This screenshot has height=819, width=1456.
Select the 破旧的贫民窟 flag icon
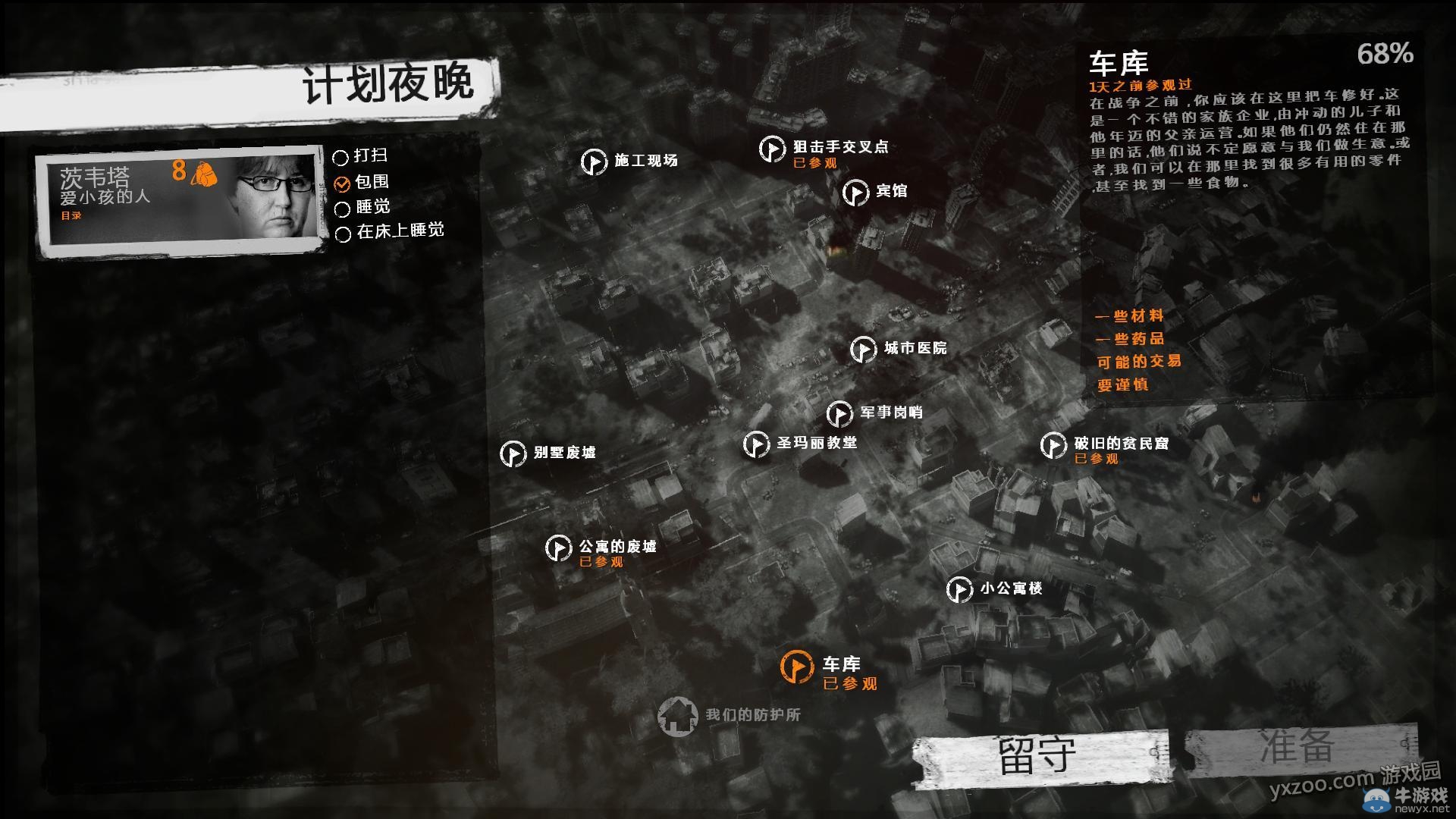[1053, 444]
